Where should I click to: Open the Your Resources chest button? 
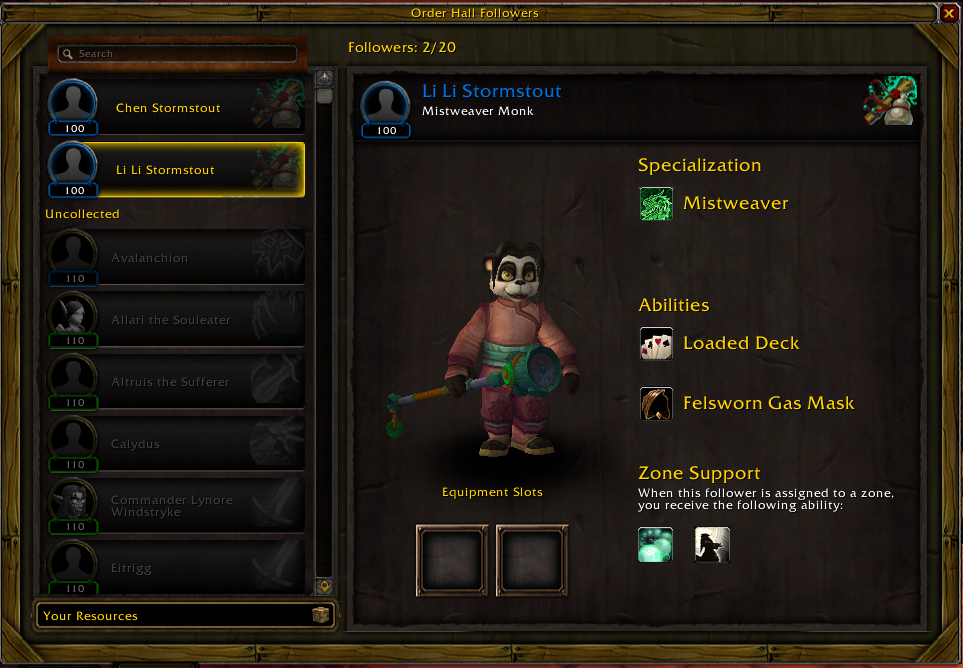point(320,616)
